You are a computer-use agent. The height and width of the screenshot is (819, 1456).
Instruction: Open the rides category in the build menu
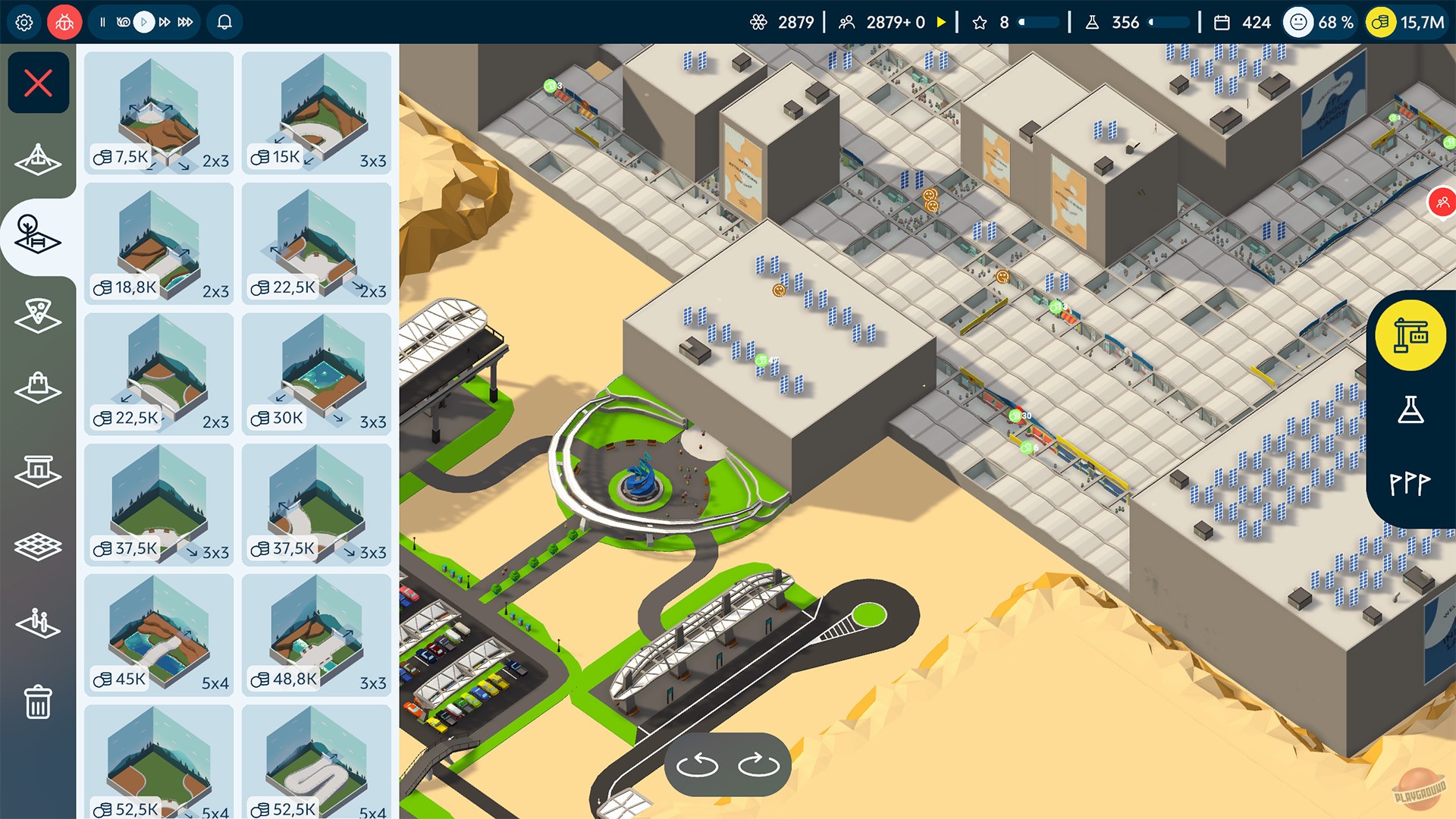click(x=38, y=160)
